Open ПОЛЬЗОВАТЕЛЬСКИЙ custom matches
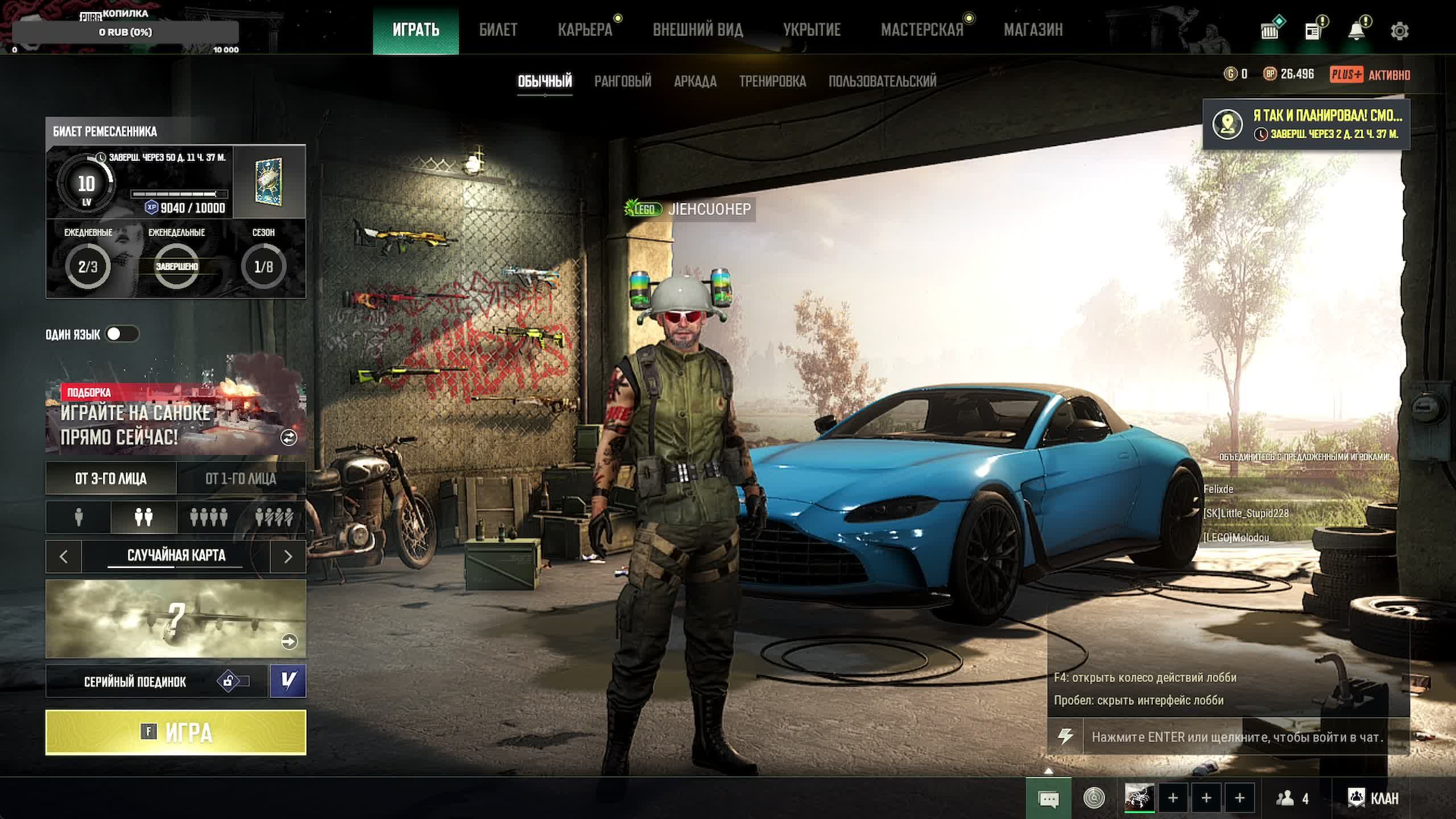Image resolution: width=1456 pixels, height=819 pixels. click(x=882, y=81)
